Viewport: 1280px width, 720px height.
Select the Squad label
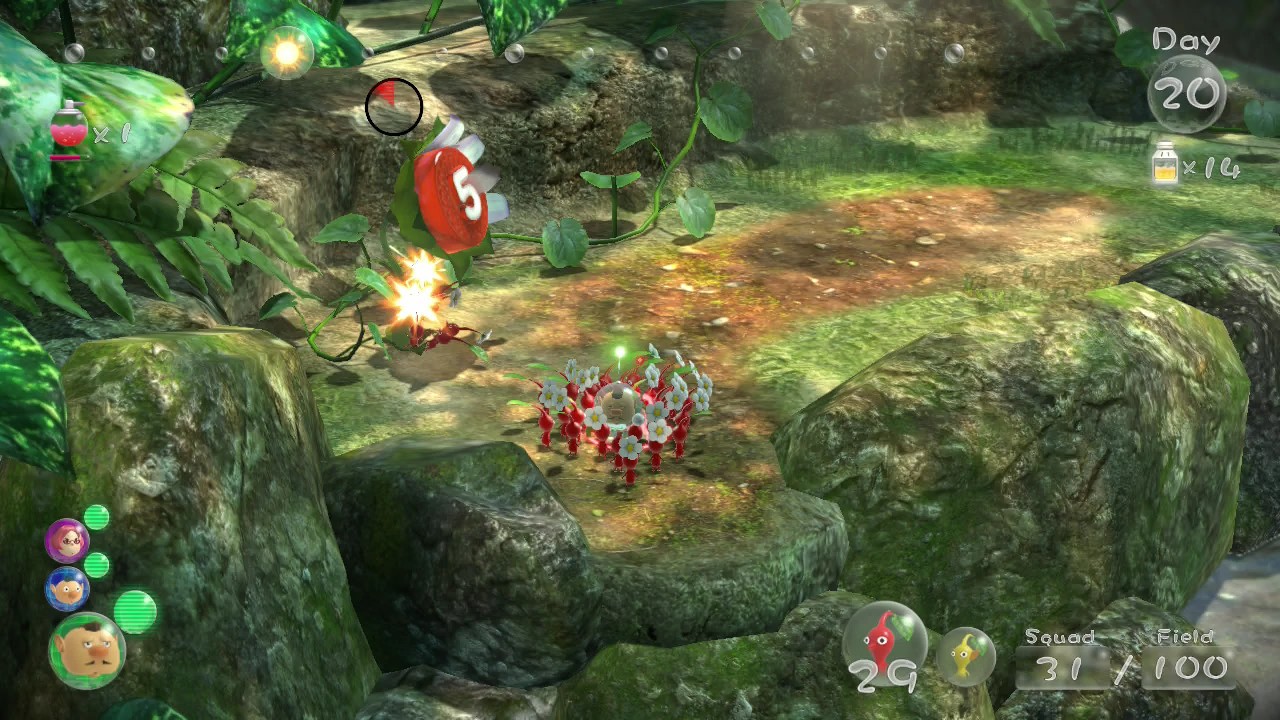[1060, 636]
